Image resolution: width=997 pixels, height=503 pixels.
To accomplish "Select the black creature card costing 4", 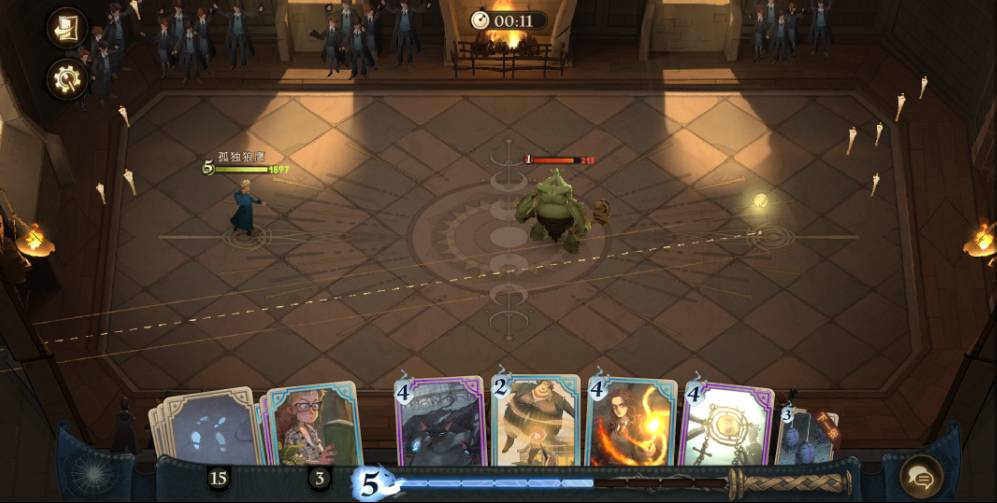I will pyautogui.click(x=441, y=423).
